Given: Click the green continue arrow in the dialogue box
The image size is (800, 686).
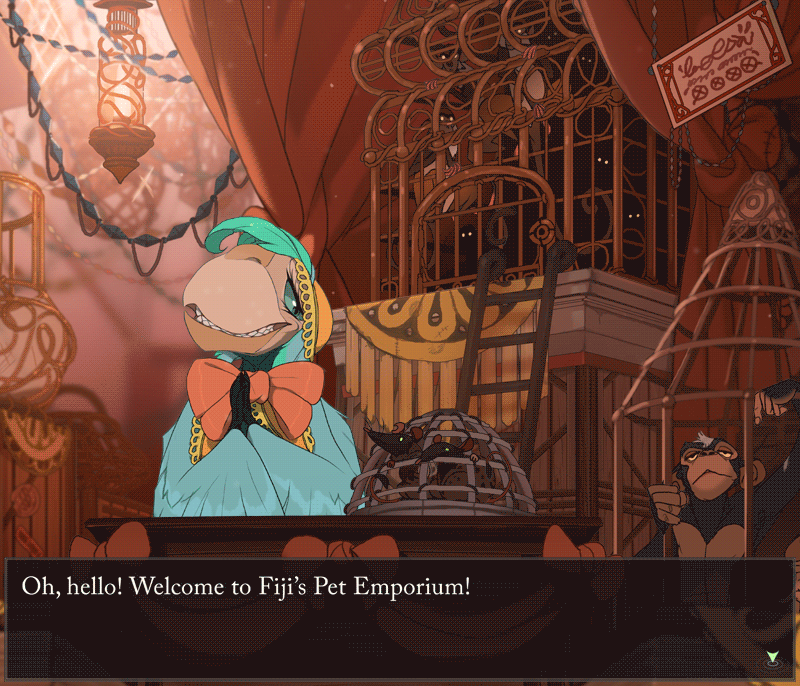Looking at the screenshot, I should click(772, 657).
